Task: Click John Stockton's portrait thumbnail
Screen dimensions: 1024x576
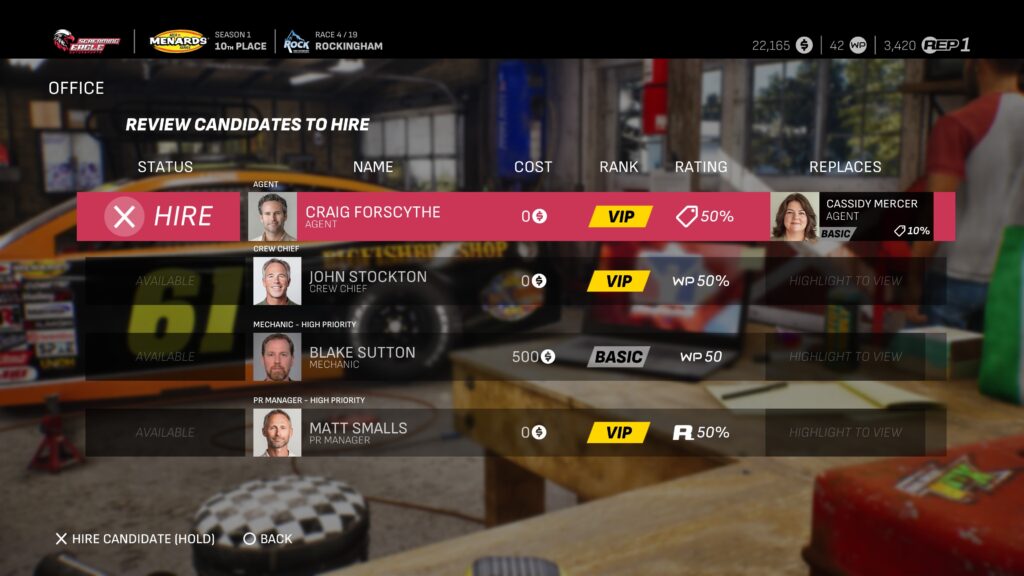Action: click(x=277, y=281)
